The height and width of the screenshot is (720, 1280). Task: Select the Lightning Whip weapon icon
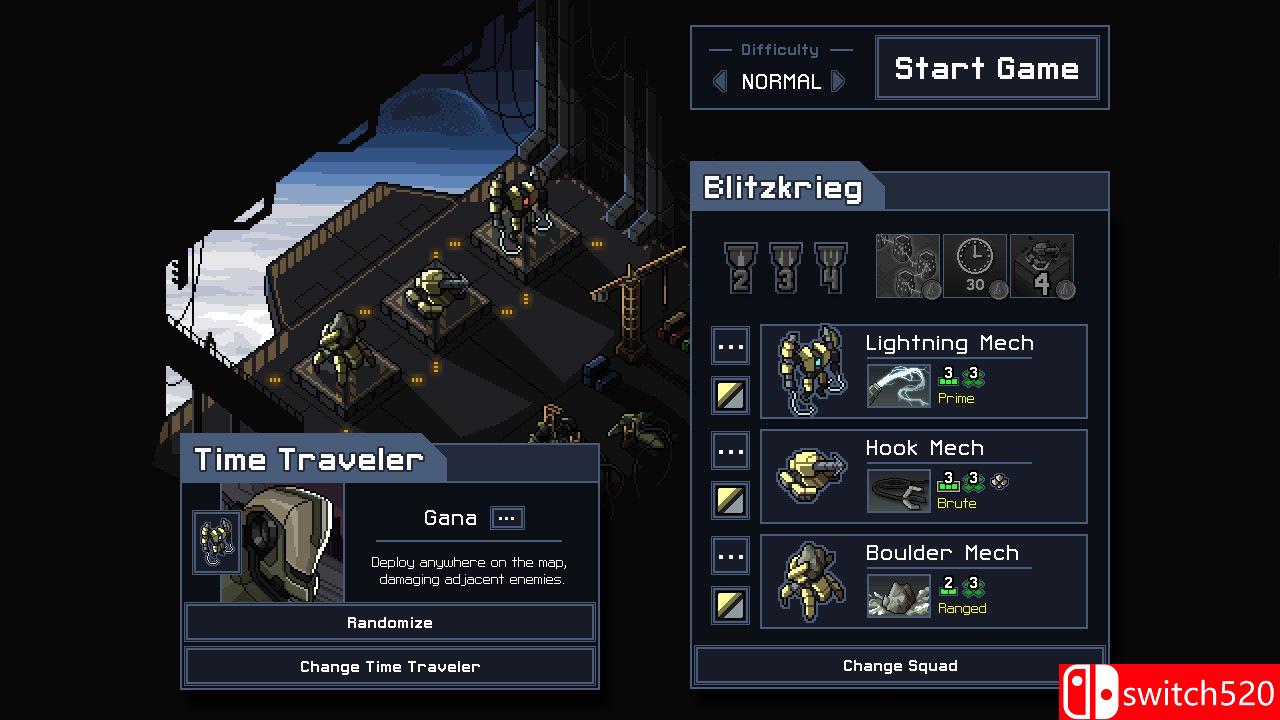pyautogui.click(x=898, y=383)
